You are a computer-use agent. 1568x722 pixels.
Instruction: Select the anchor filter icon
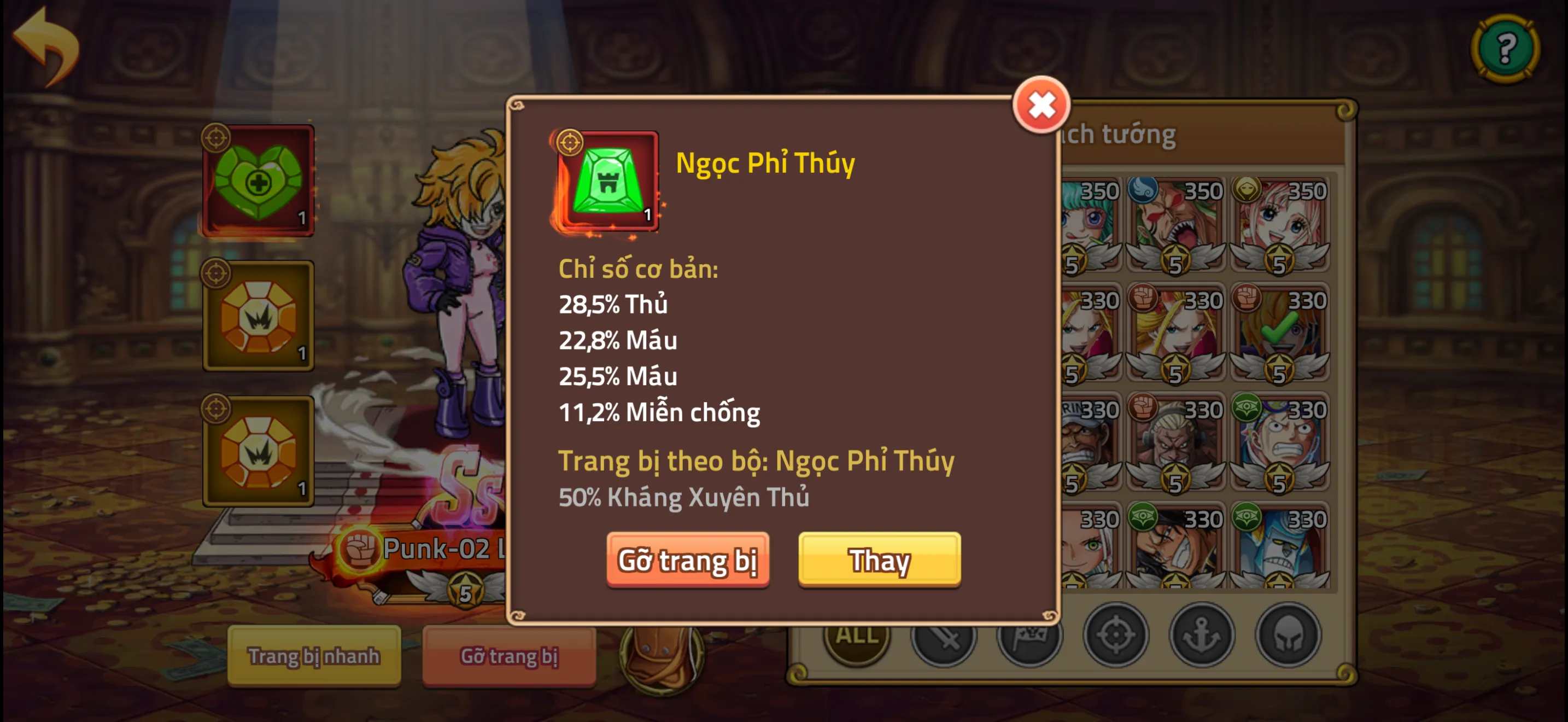pyautogui.click(x=1202, y=637)
